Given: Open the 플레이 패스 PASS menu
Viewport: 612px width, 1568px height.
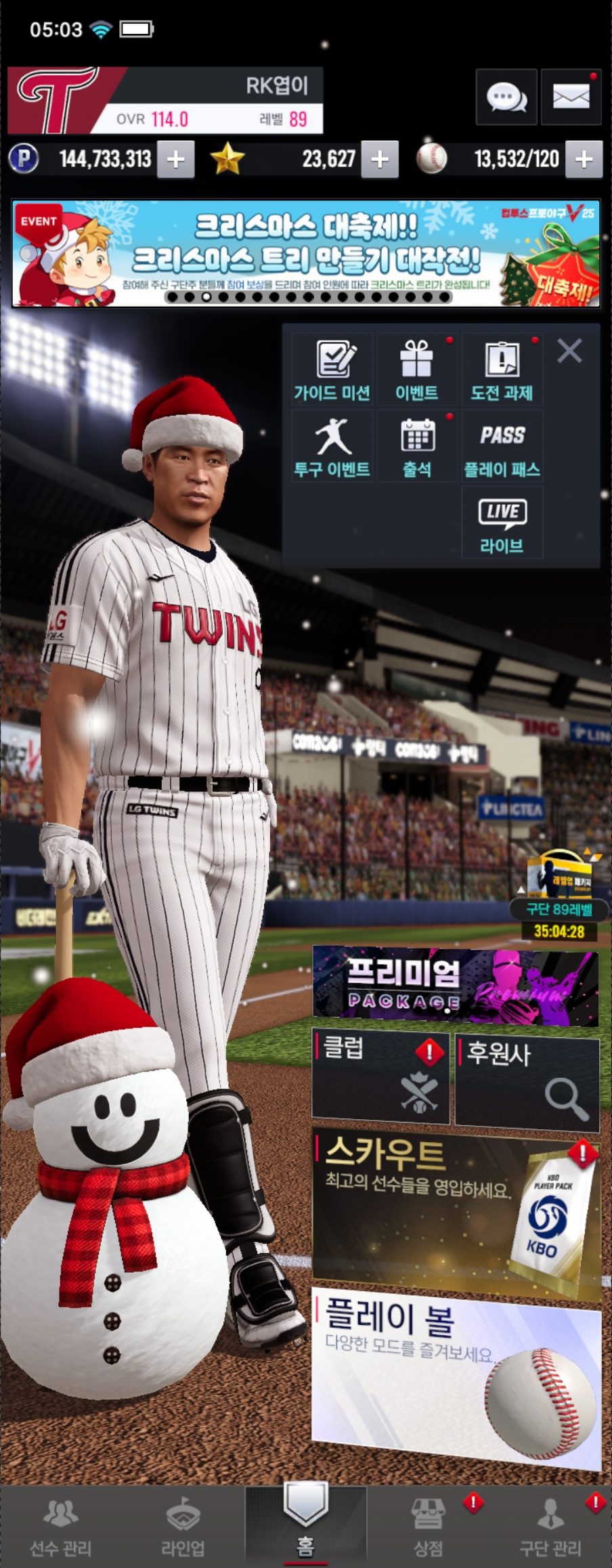Looking at the screenshot, I should click(502, 447).
